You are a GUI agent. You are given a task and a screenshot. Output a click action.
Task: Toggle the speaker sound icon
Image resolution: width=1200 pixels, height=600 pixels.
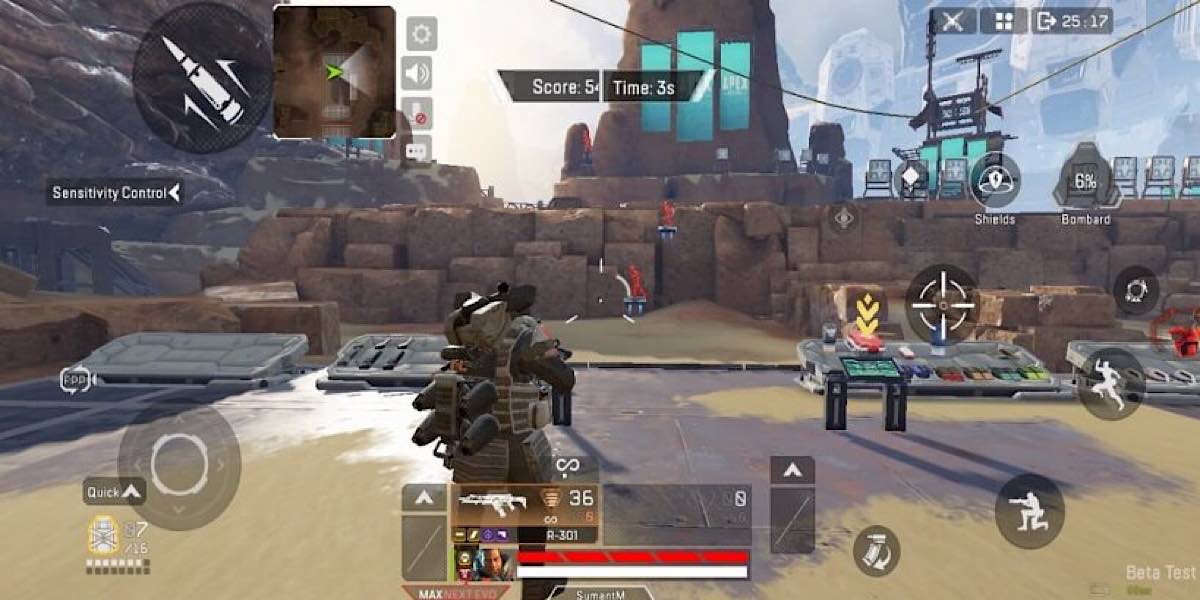pyautogui.click(x=420, y=73)
